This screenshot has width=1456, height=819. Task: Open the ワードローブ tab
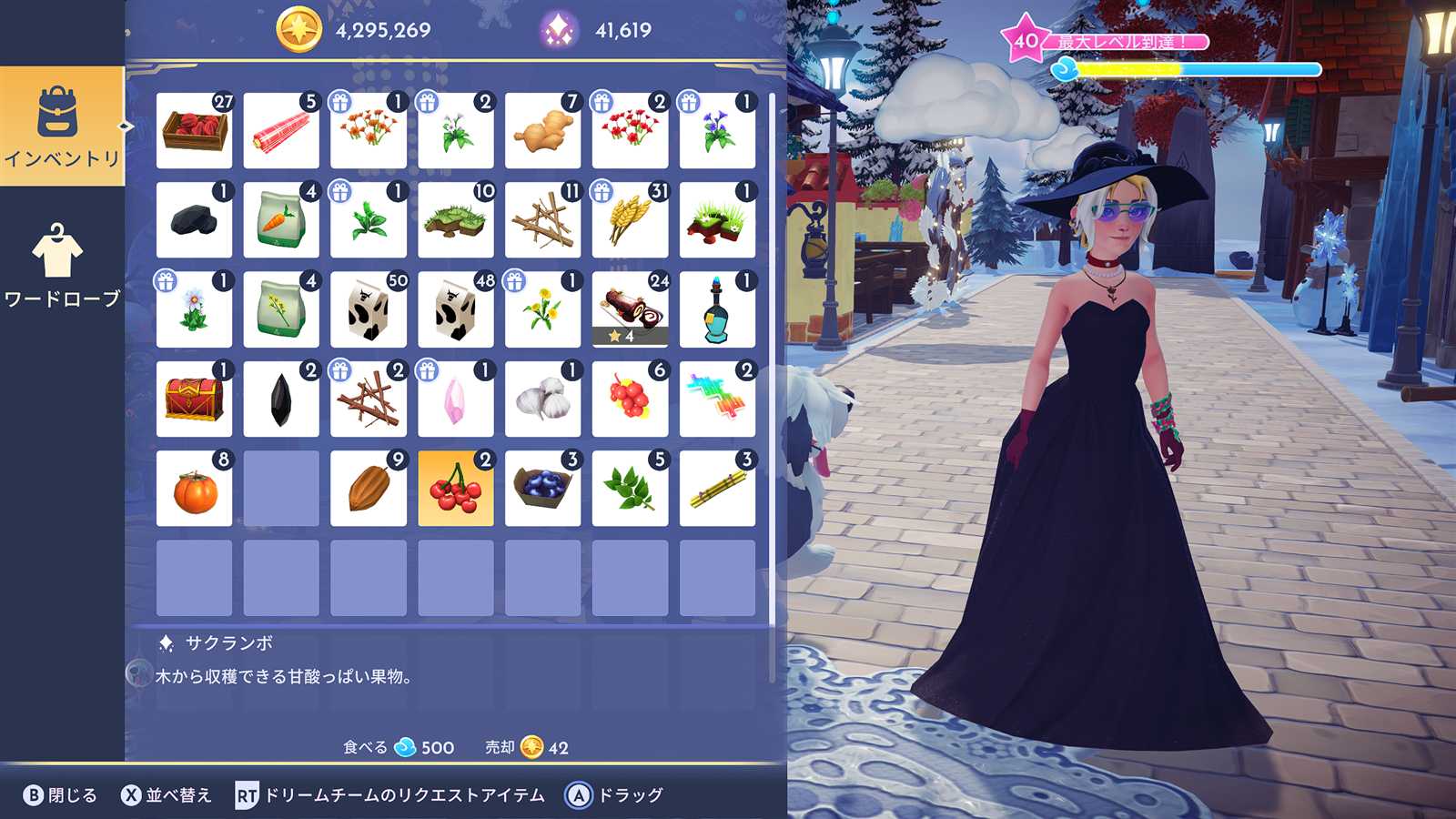point(62,266)
